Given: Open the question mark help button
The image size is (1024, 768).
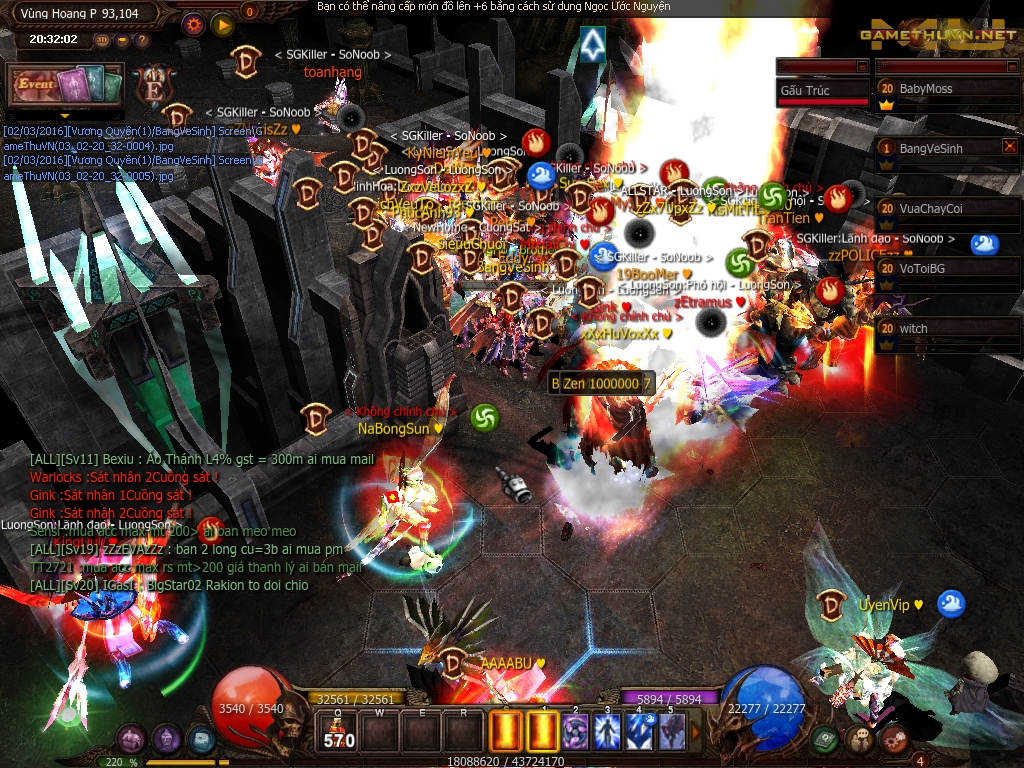Looking at the screenshot, I should (x=142, y=40).
